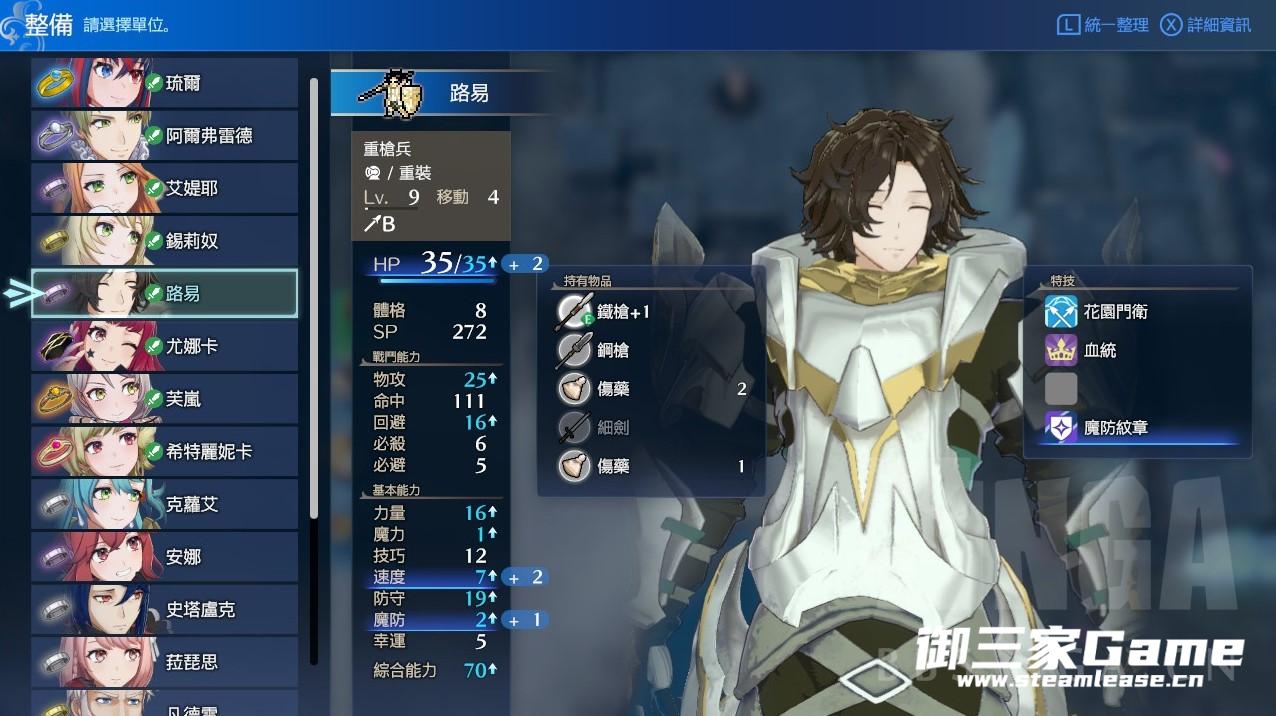The width and height of the screenshot is (1276, 716).
Task: Select the unit 艾媞耶
Action: (165, 188)
